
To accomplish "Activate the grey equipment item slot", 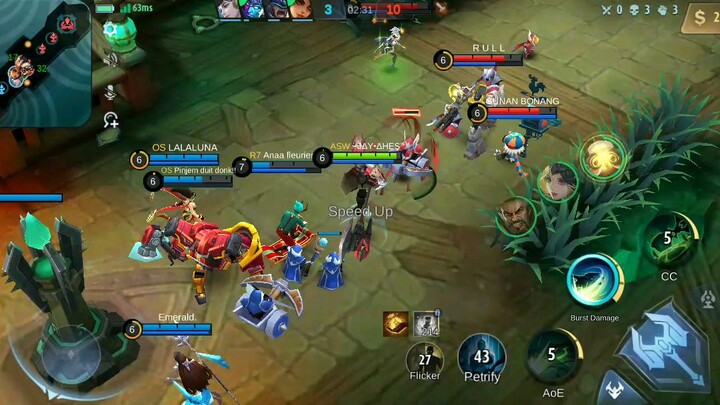I will pyautogui.click(x=427, y=323).
